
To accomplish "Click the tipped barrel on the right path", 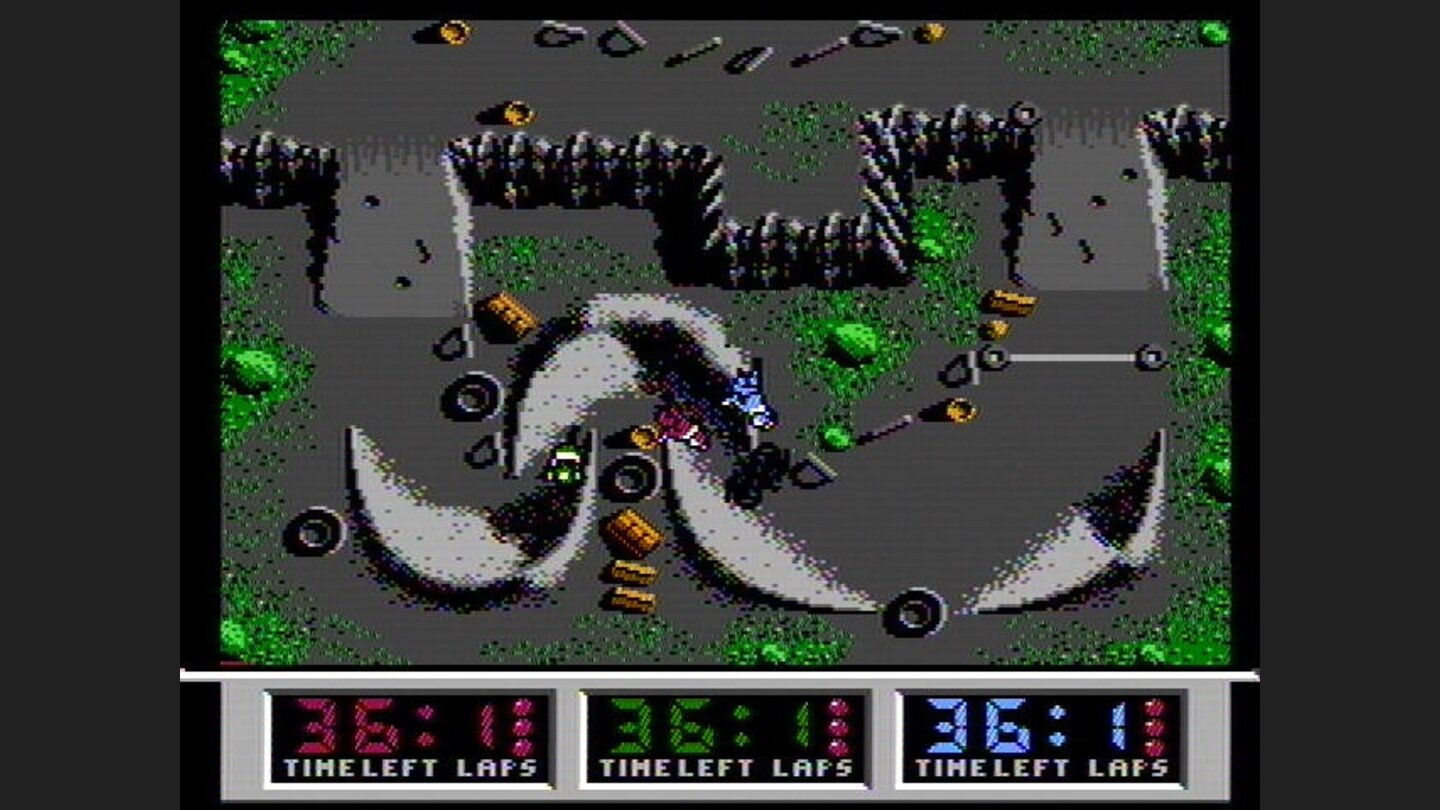I will pos(957,412).
